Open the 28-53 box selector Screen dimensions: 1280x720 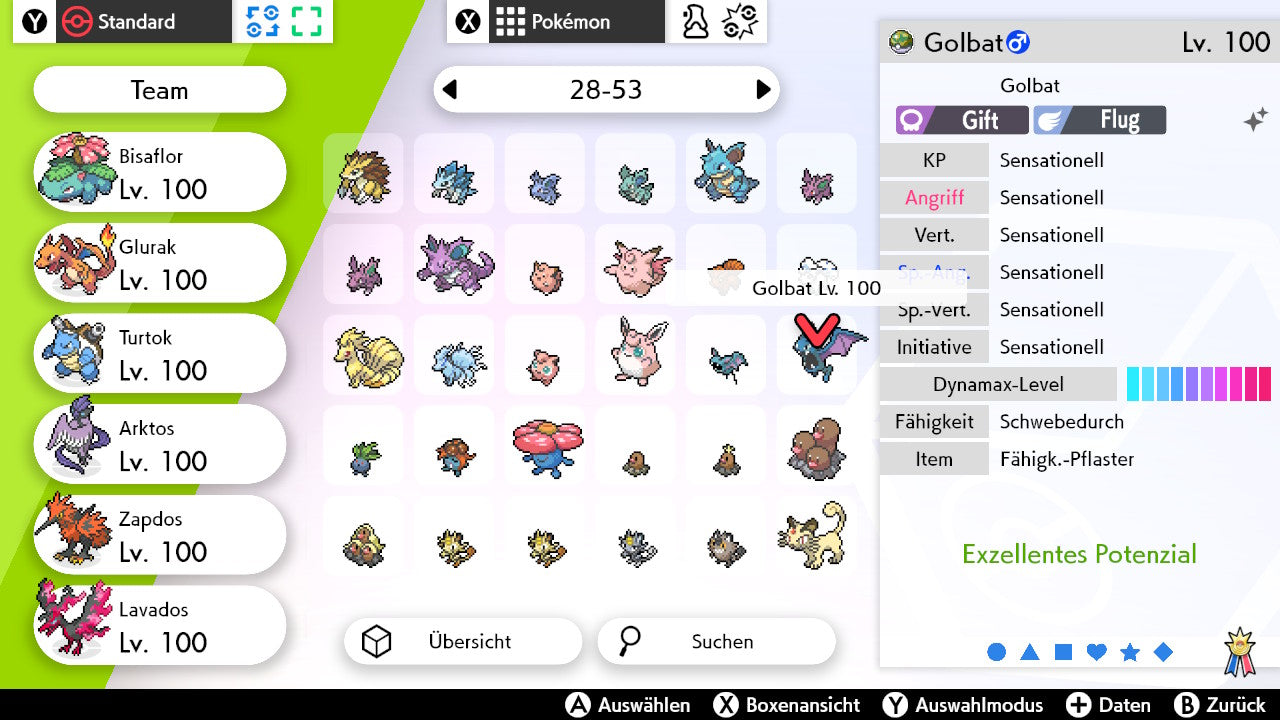tap(606, 90)
